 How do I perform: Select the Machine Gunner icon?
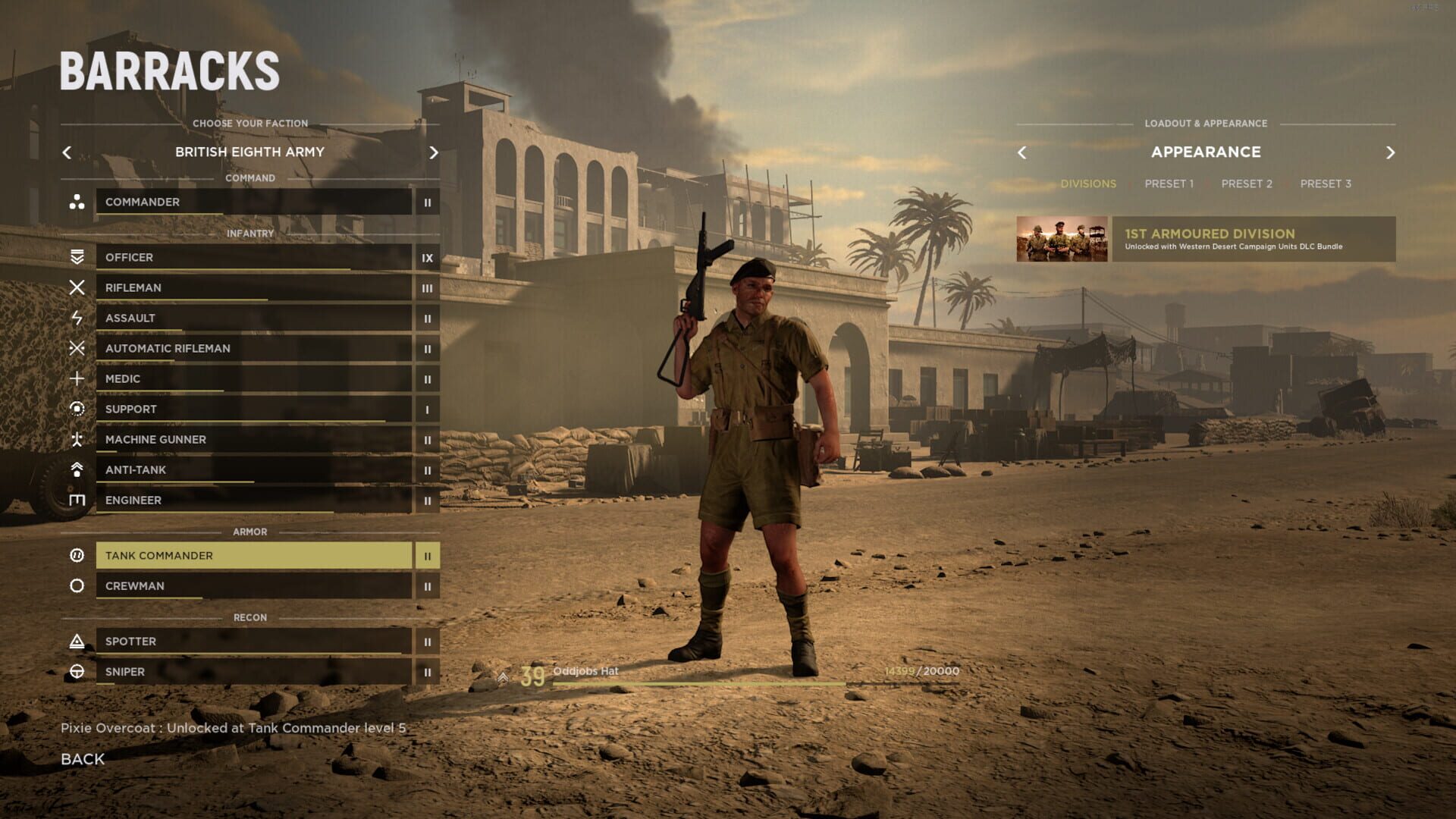coord(76,439)
